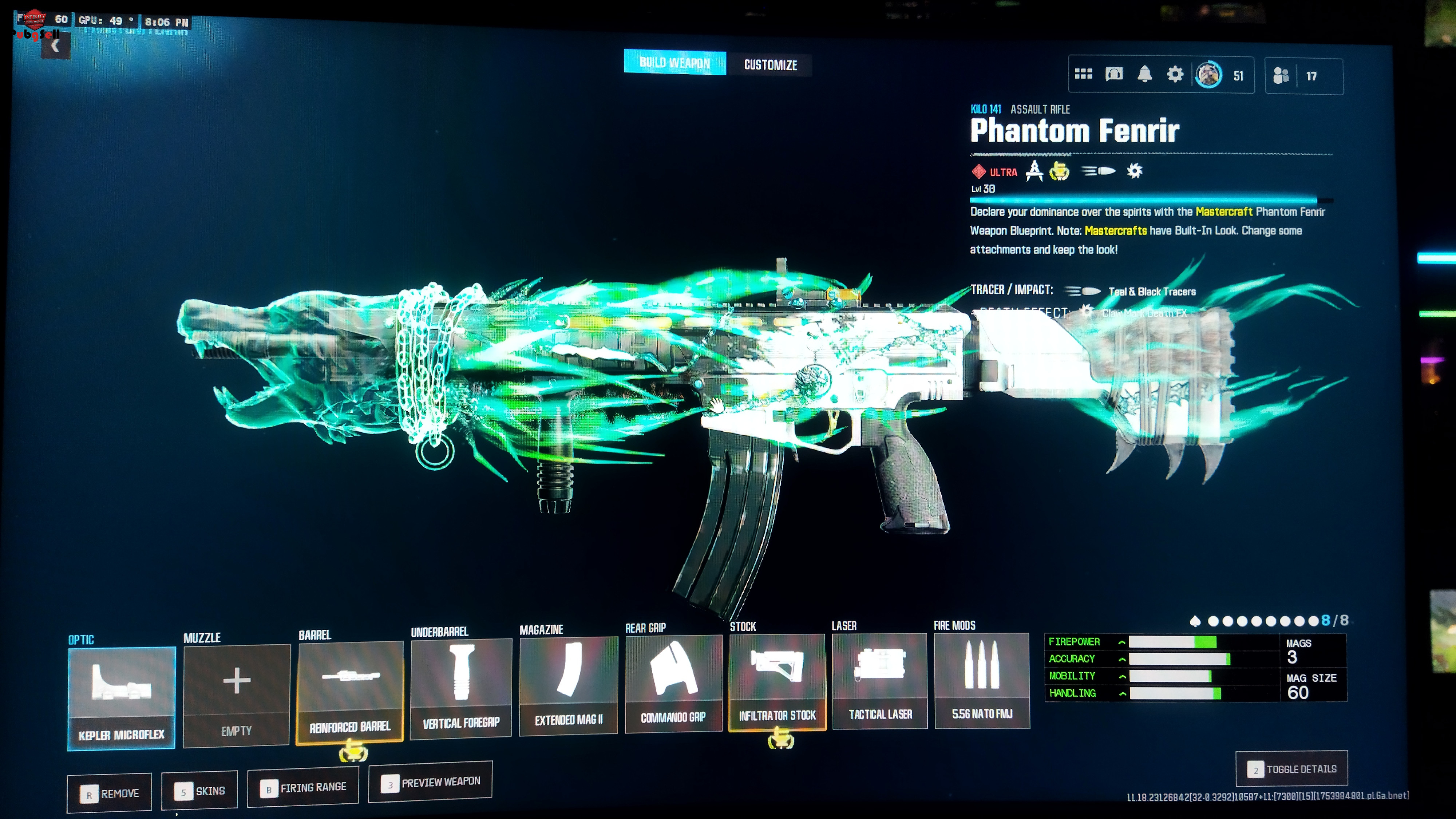Select the Commando Grip rear grip slot

click(x=673, y=683)
